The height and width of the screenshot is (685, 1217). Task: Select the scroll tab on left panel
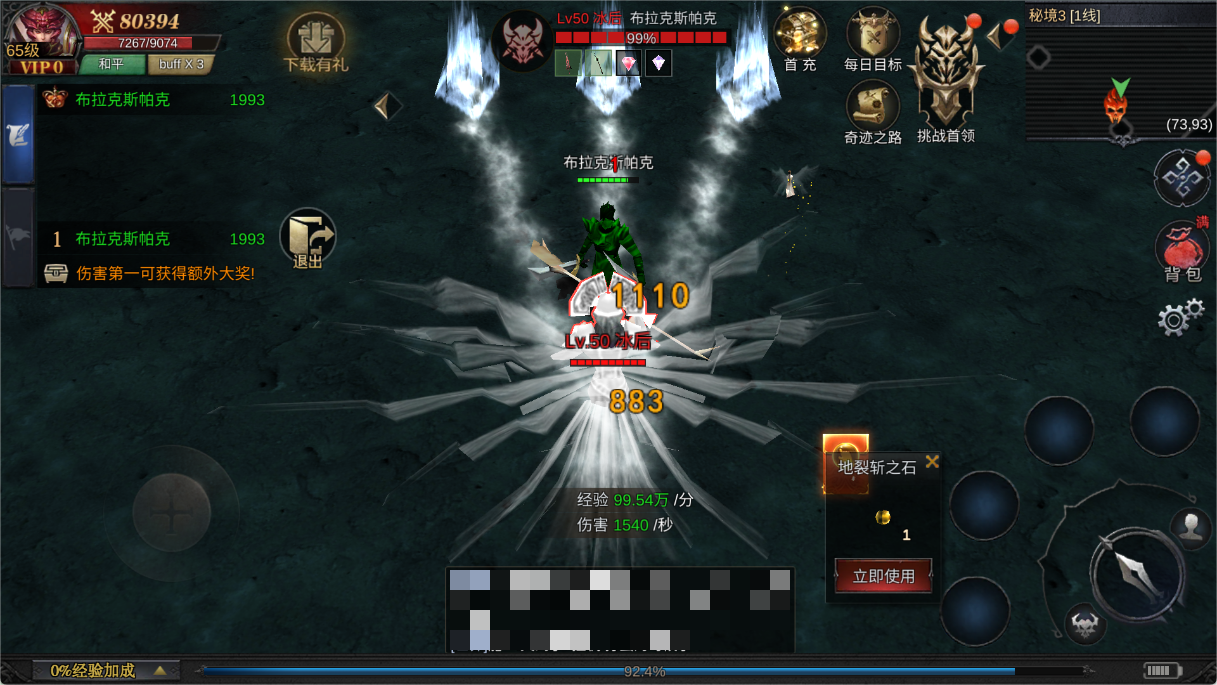[x=19, y=135]
